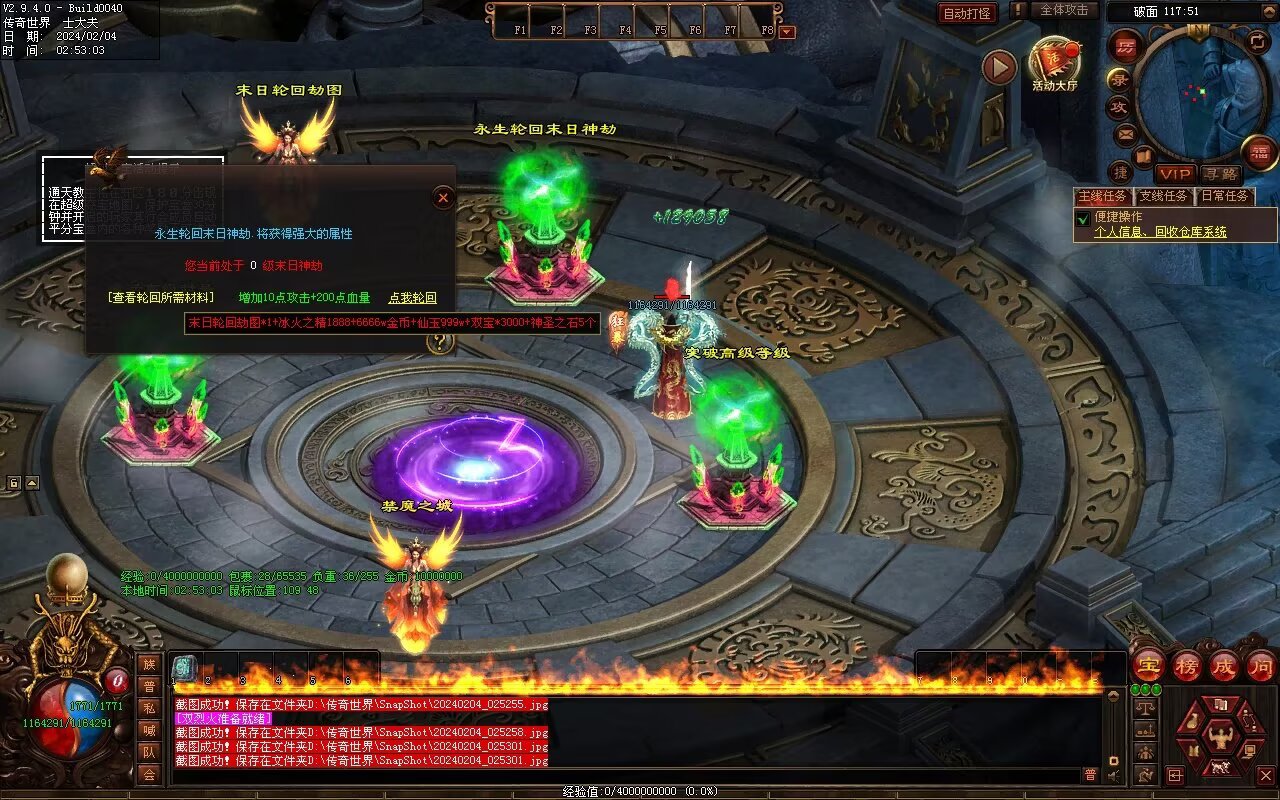
Task: Click the 点我轮回 link in the dialog
Action: click(x=412, y=298)
